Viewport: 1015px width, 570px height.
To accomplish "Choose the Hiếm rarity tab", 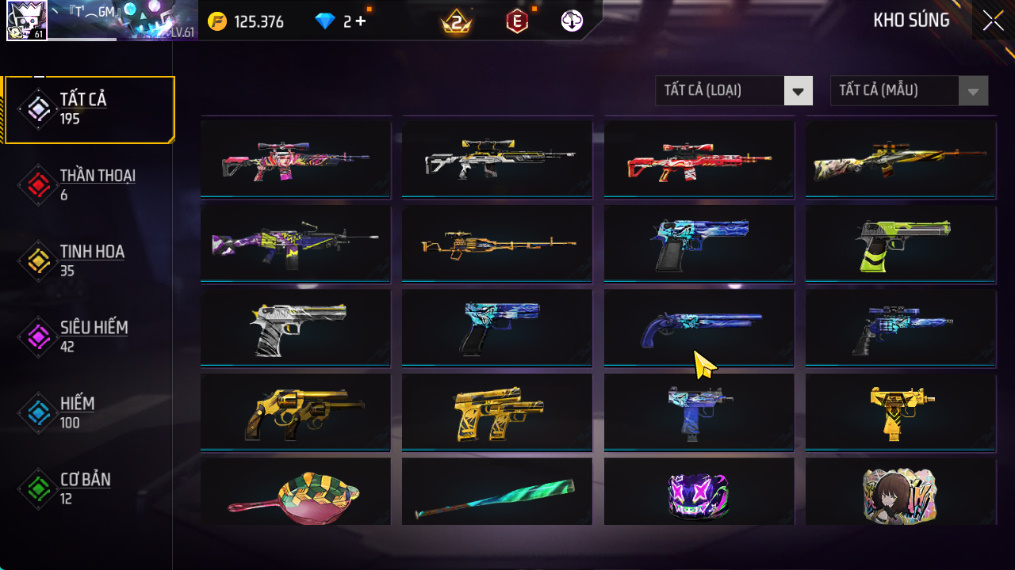I will [x=88, y=412].
